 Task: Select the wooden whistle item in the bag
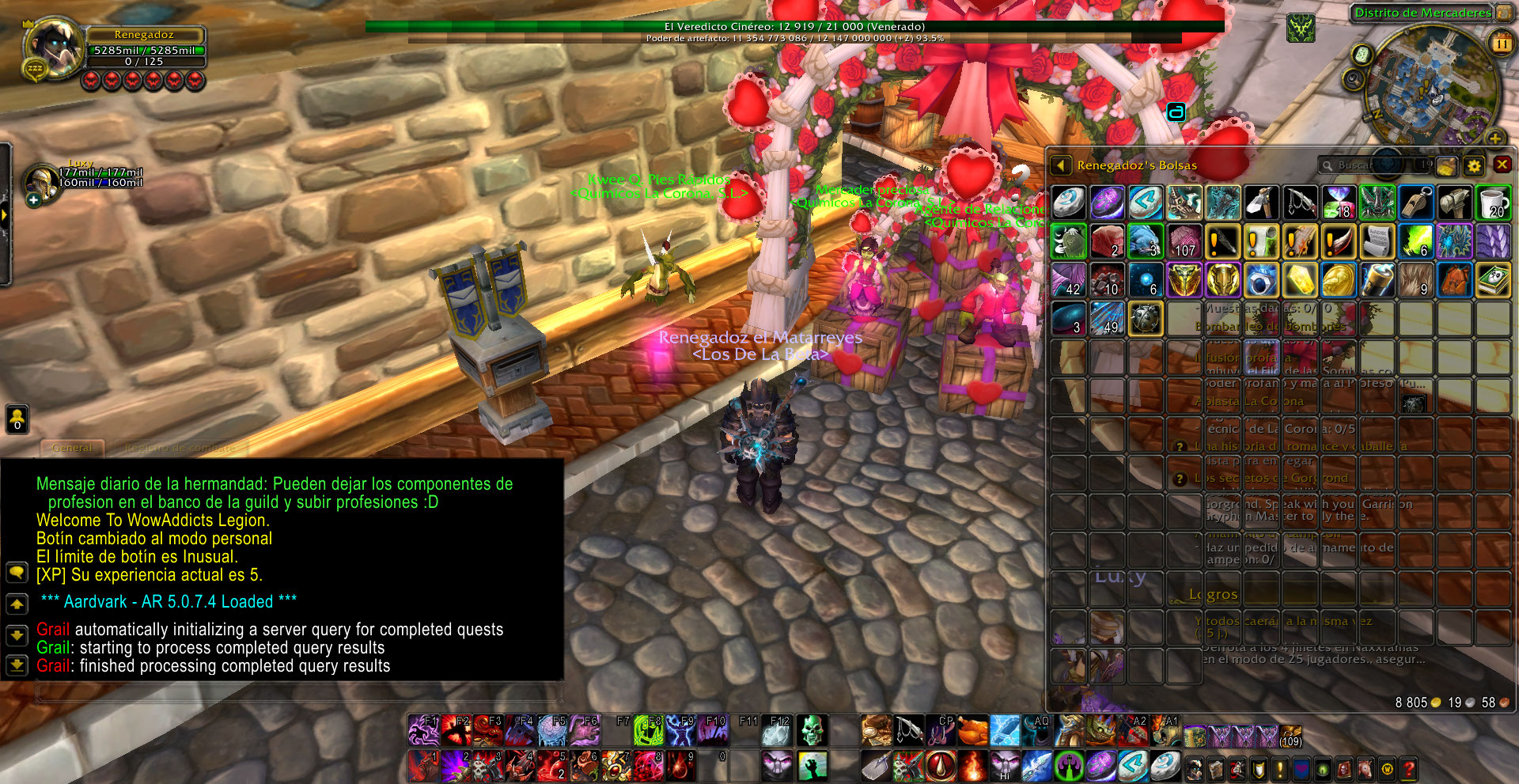coord(1416,203)
